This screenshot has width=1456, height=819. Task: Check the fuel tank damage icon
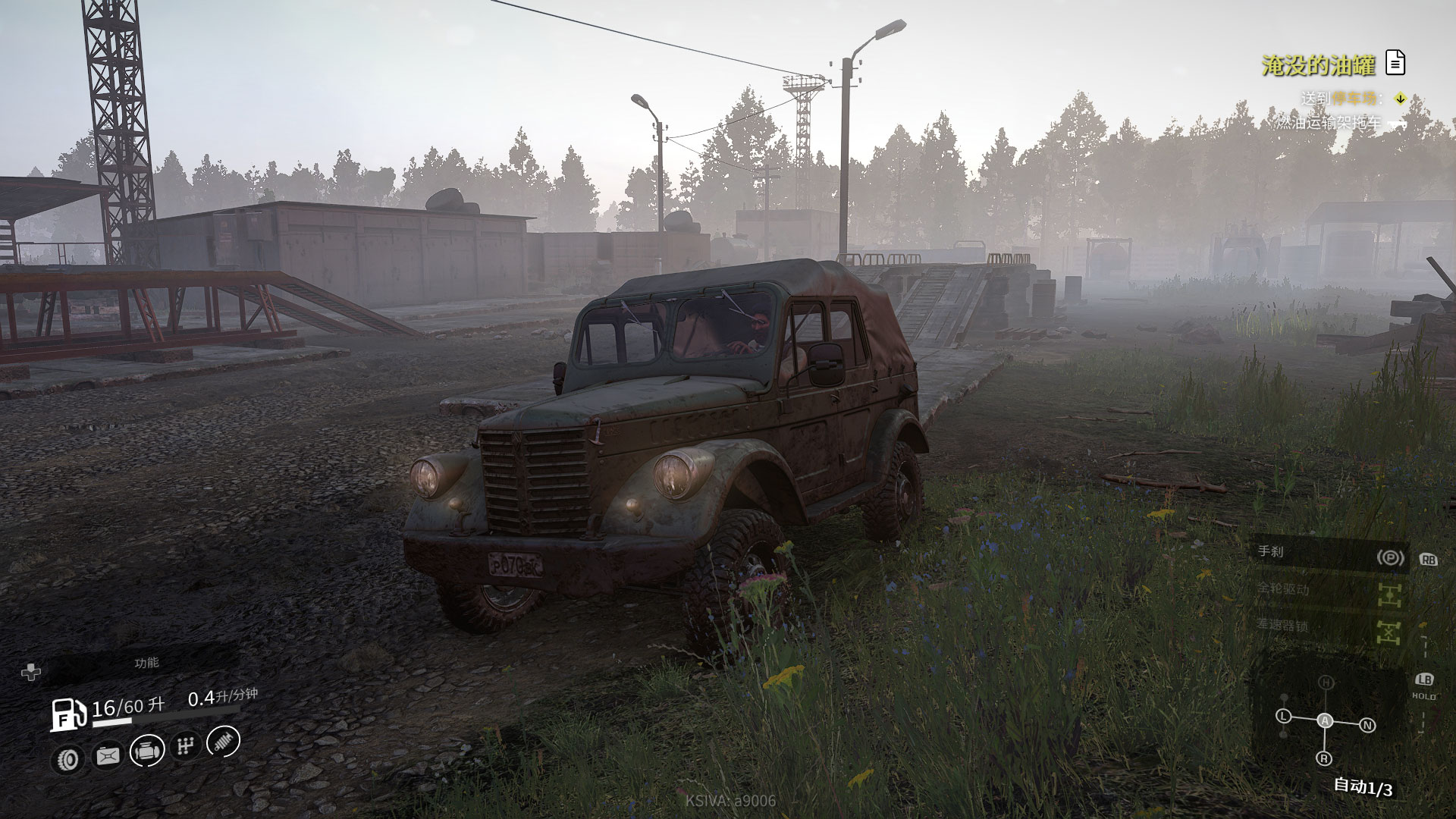(x=108, y=755)
